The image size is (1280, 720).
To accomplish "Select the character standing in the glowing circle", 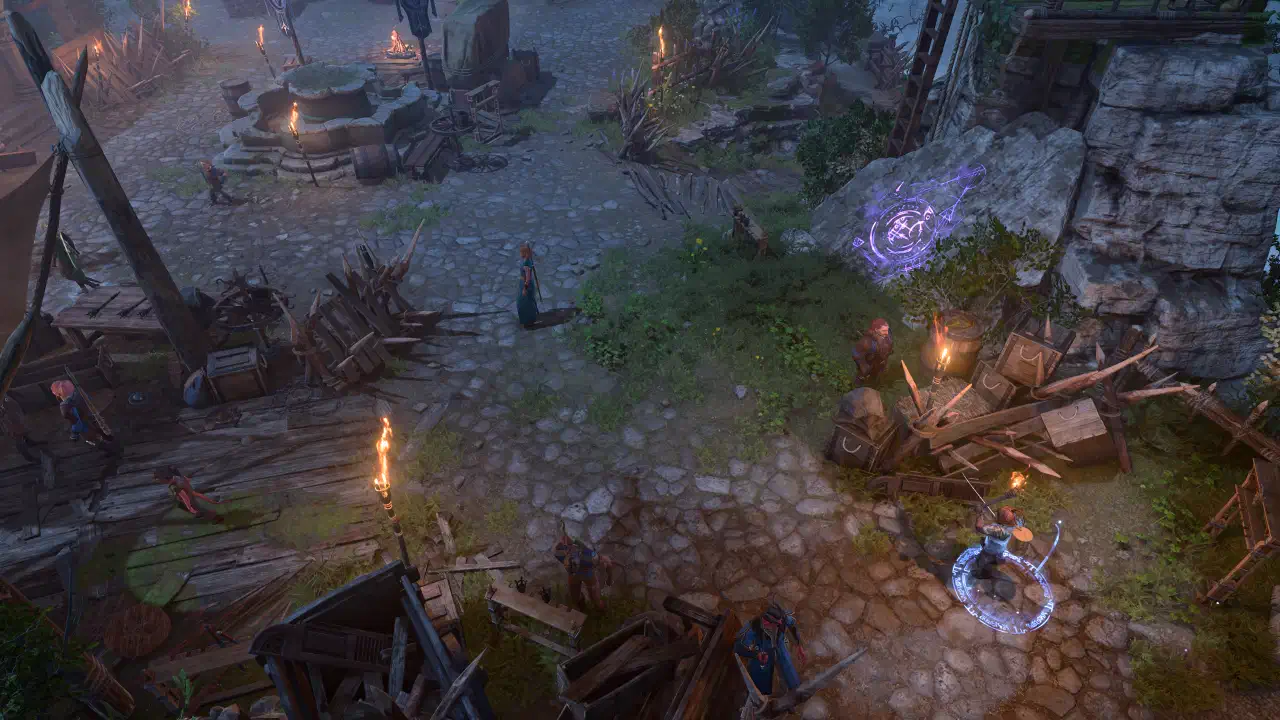I will (x=997, y=549).
